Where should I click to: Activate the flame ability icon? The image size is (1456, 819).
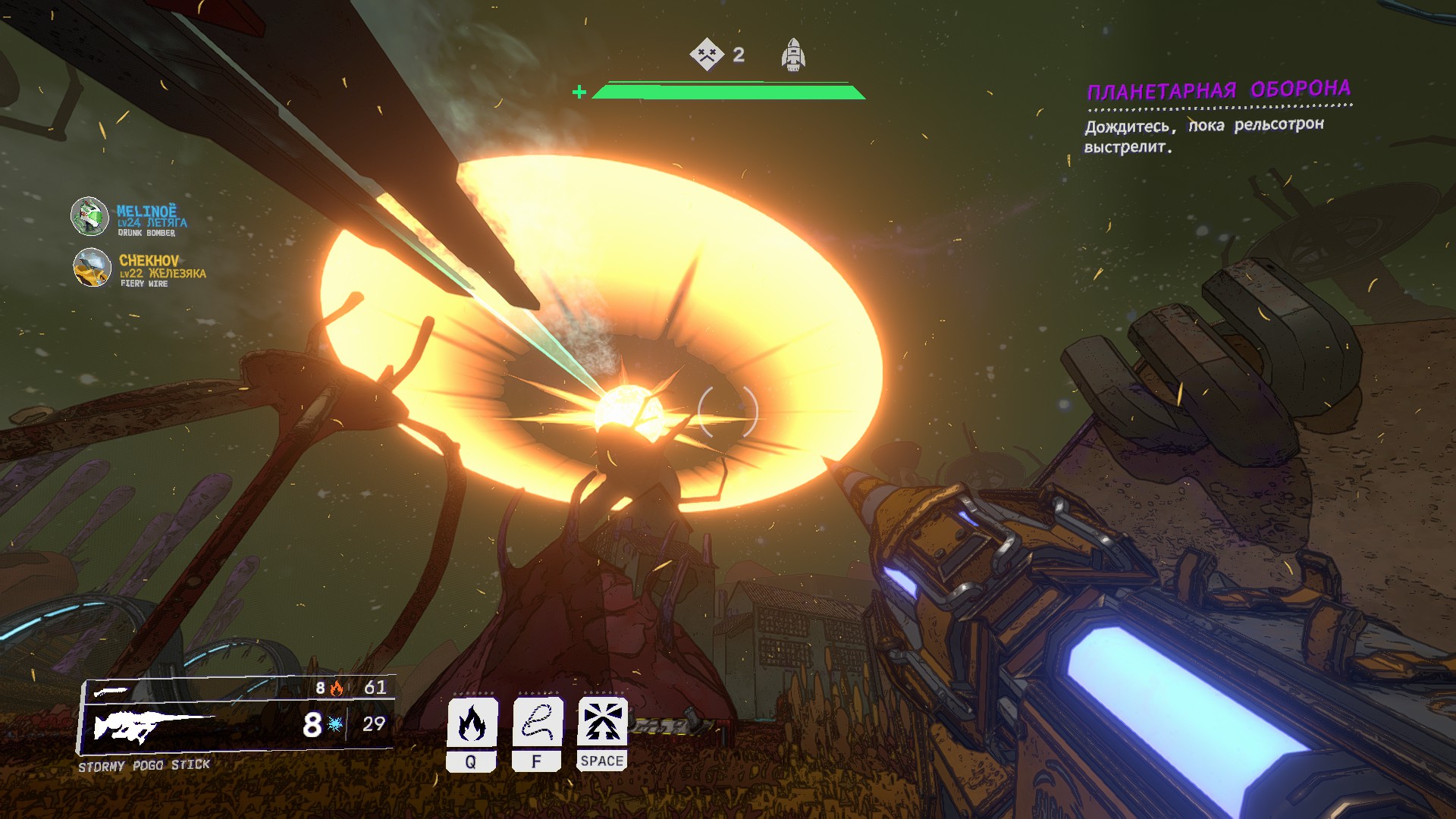[472, 723]
